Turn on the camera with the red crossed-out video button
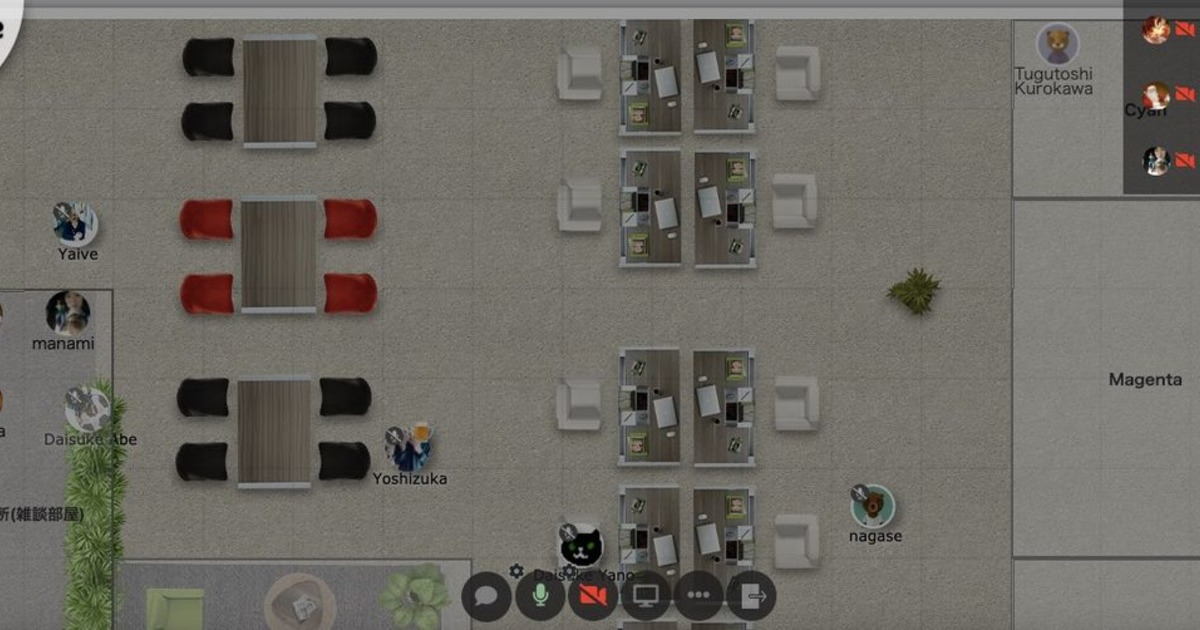The width and height of the screenshot is (1200, 630). pos(593,596)
